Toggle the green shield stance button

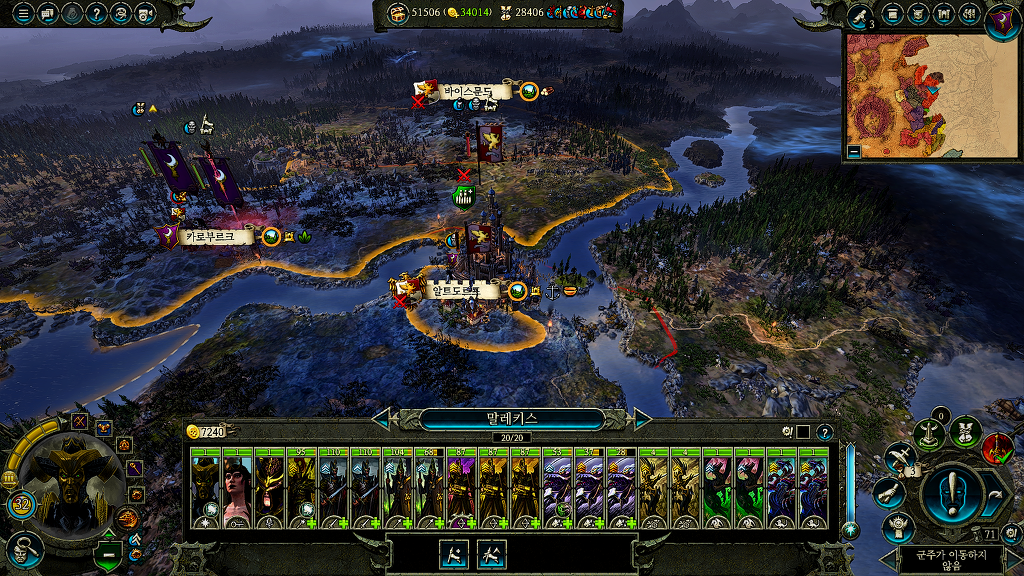tap(108, 552)
